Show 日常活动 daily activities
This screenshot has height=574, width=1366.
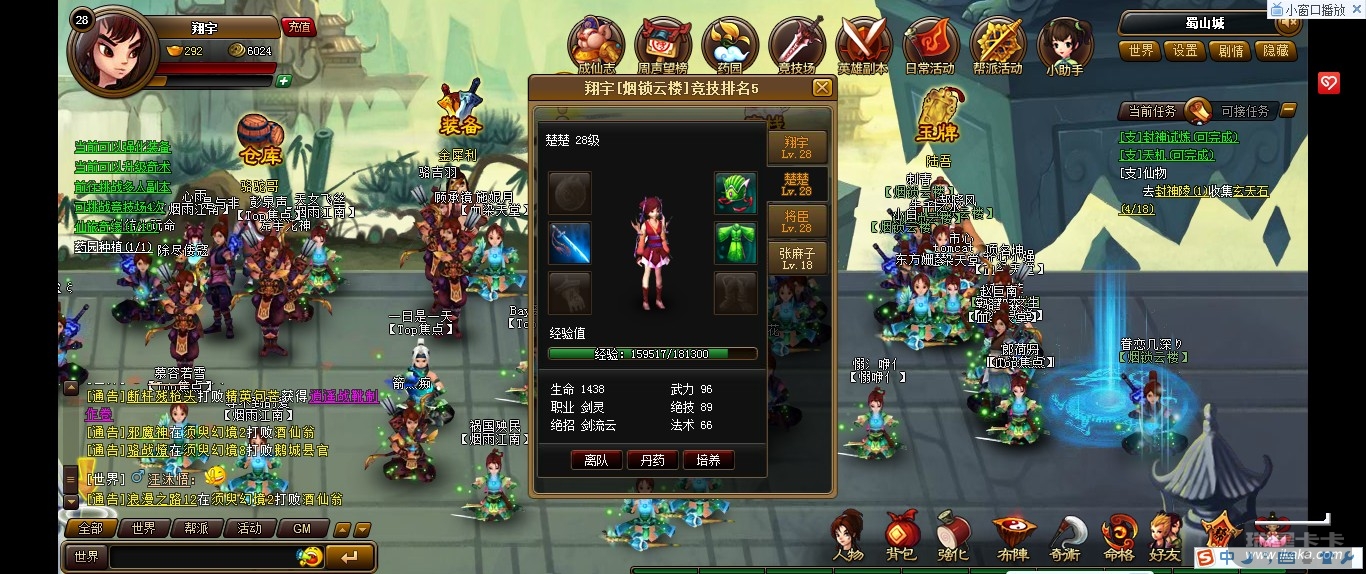click(930, 46)
